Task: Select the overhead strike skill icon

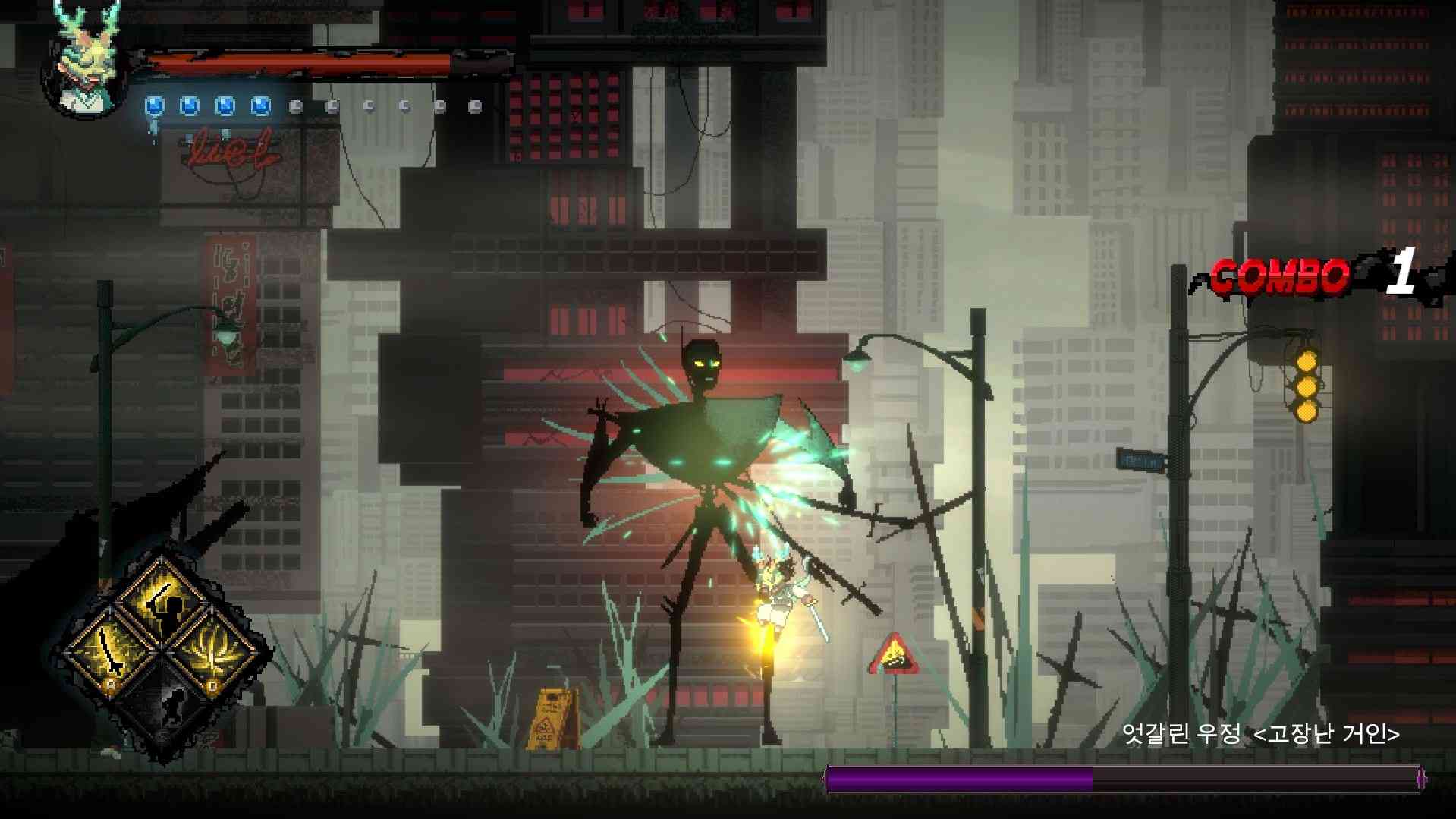Action: [x=162, y=600]
